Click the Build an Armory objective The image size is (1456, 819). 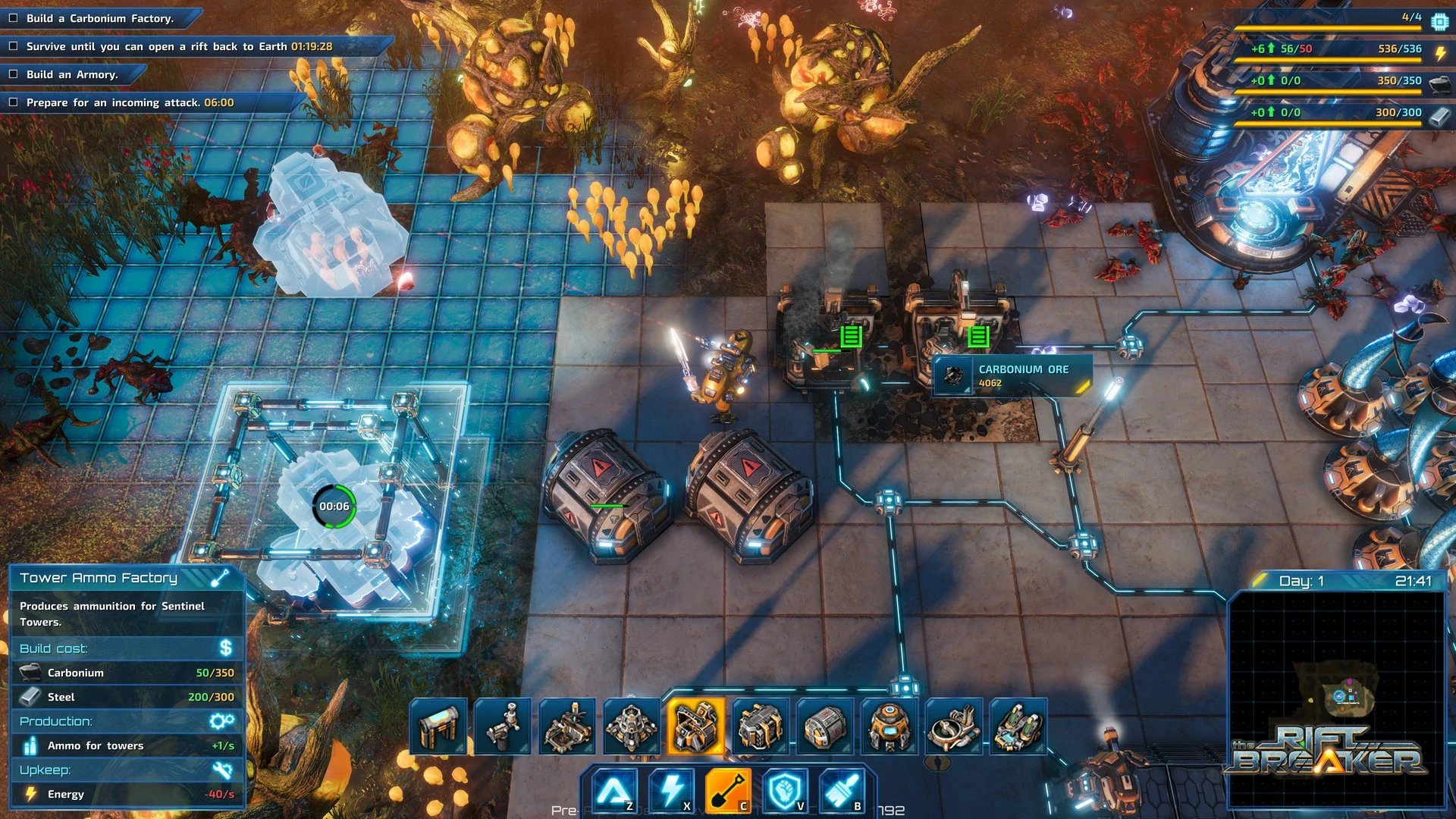pos(72,74)
